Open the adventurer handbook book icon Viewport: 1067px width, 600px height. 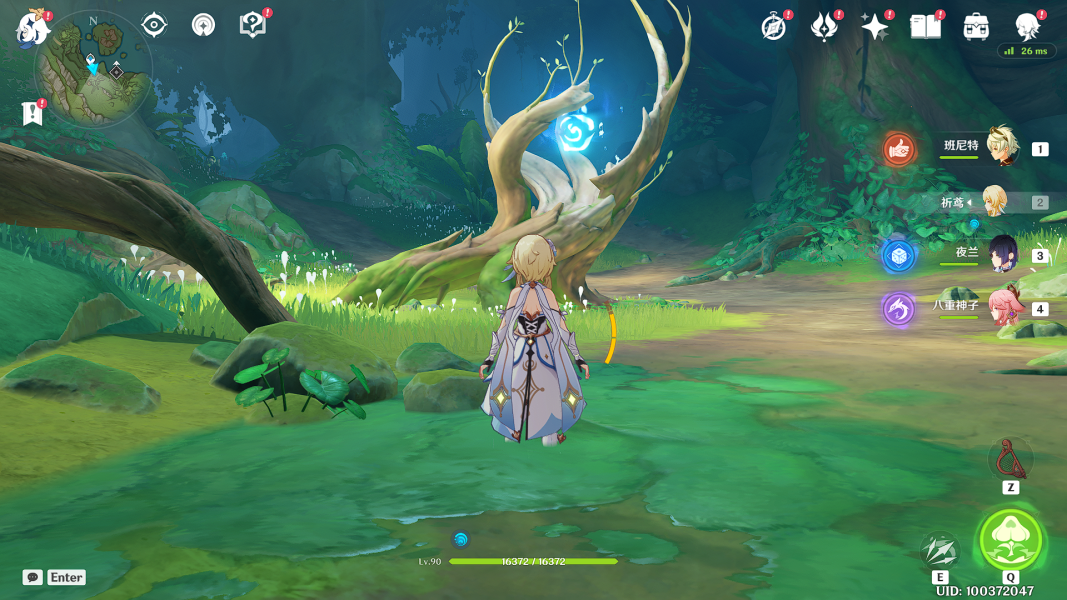tap(926, 27)
